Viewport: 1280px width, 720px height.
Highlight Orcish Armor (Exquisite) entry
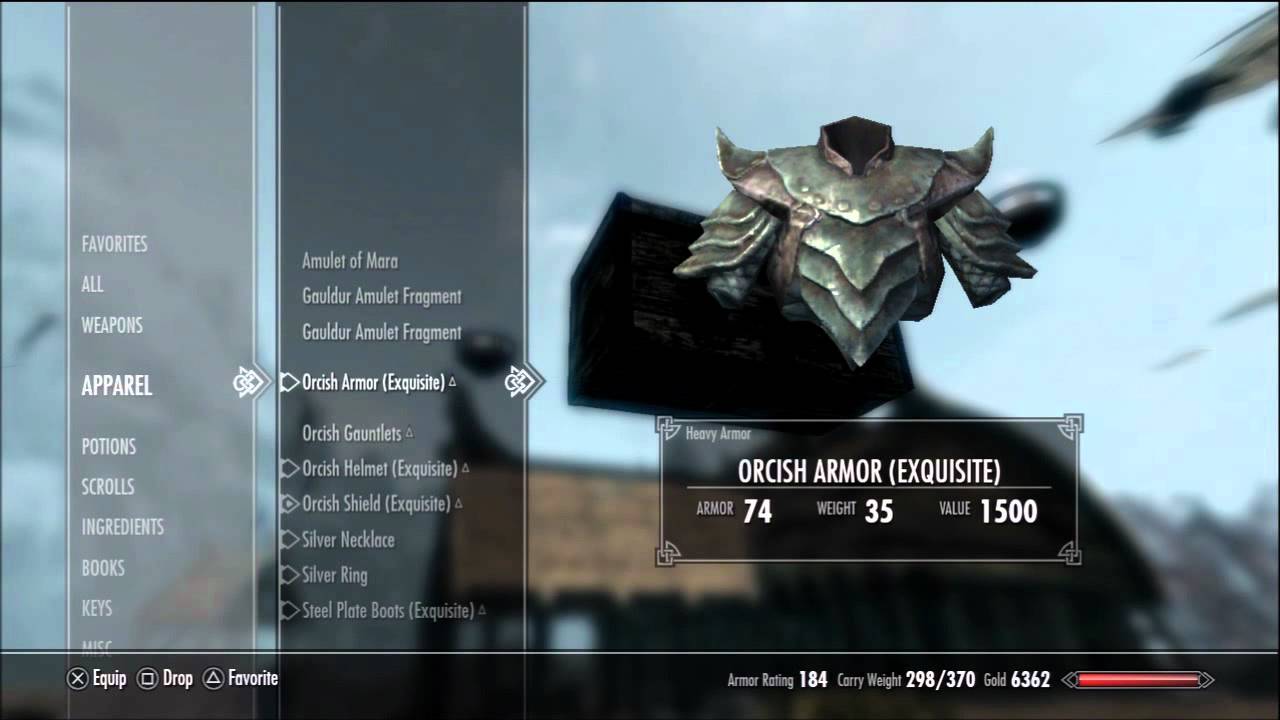(x=373, y=383)
